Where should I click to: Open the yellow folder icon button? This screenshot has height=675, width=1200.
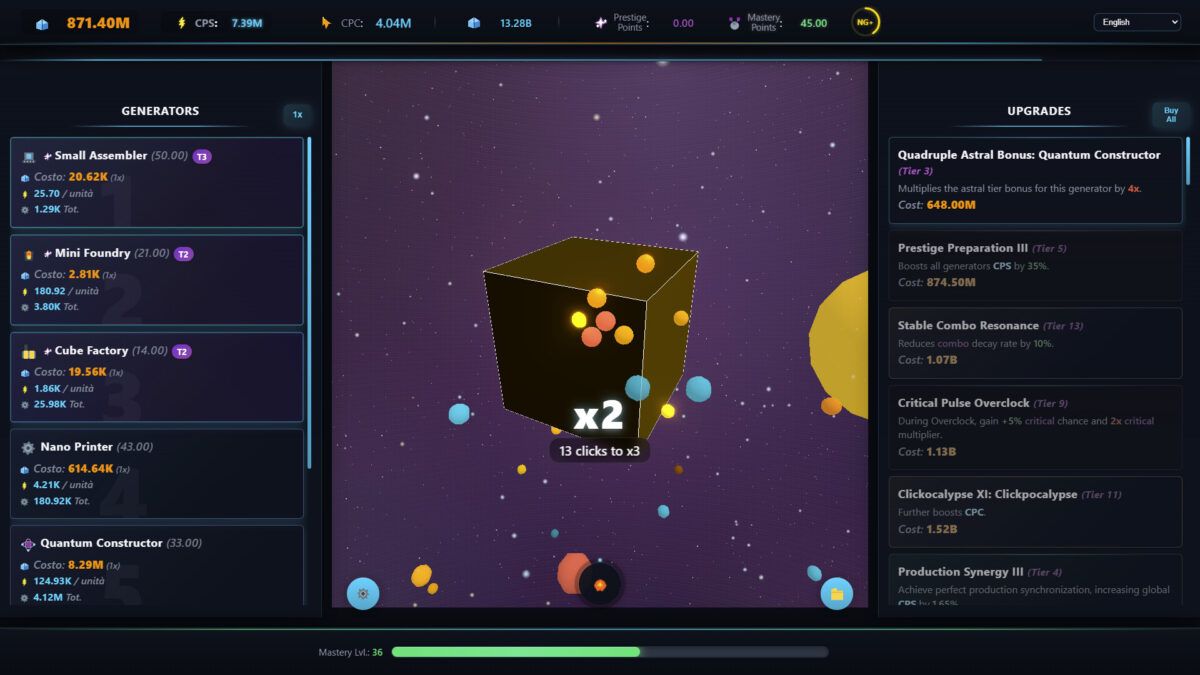(x=836, y=594)
